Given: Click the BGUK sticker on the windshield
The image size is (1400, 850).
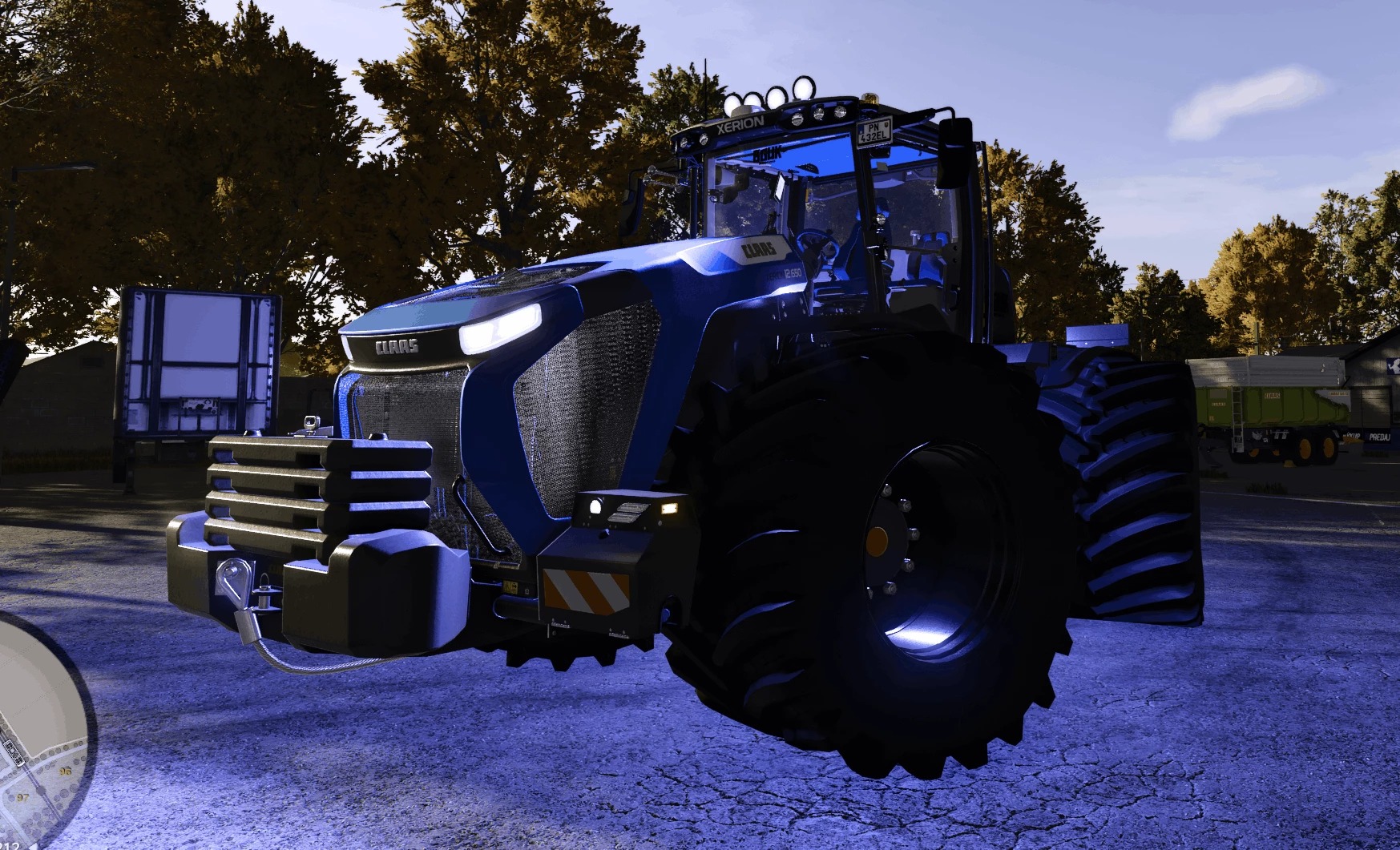Looking at the screenshot, I should point(766,154).
